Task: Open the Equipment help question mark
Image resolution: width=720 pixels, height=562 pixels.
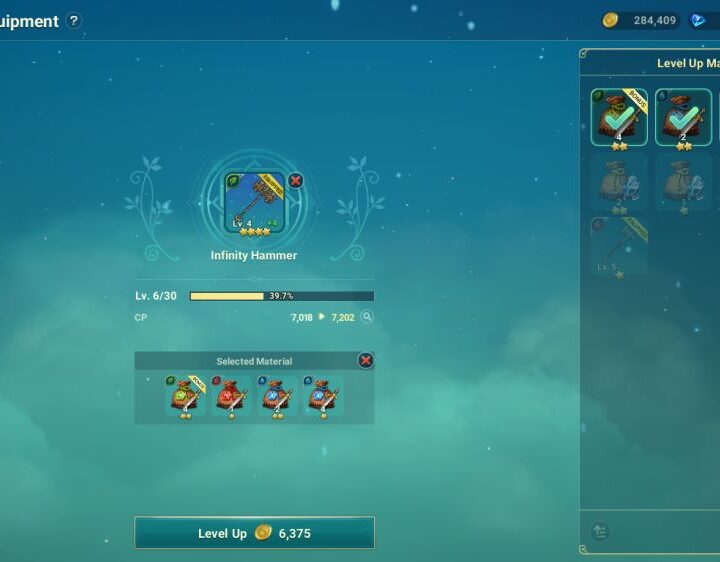Action: [74, 21]
